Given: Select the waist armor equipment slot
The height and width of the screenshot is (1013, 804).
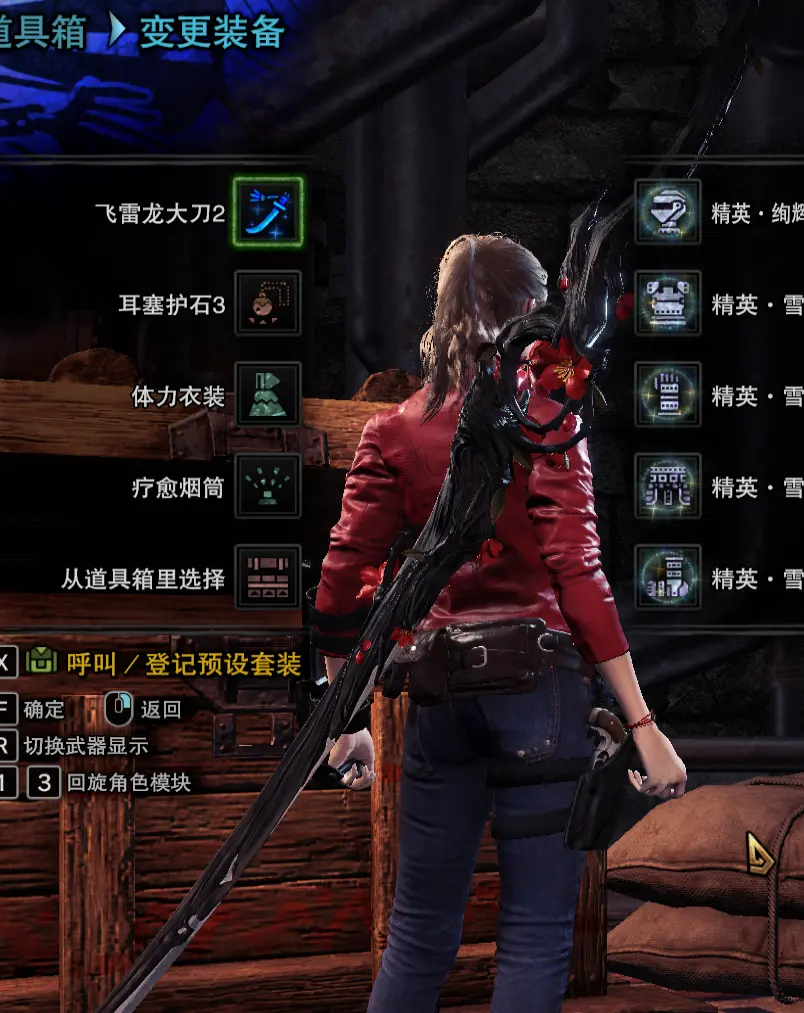Looking at the screenshot, I should (x=668, y=487).
